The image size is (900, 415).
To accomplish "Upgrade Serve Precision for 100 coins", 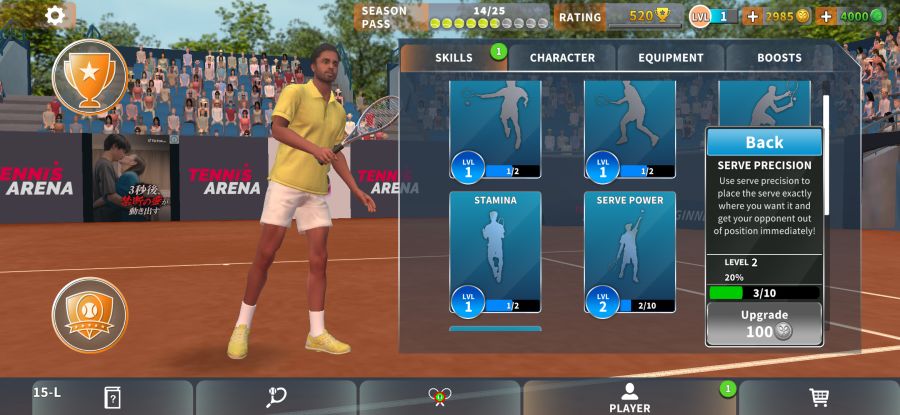I will tap(764, 324).
